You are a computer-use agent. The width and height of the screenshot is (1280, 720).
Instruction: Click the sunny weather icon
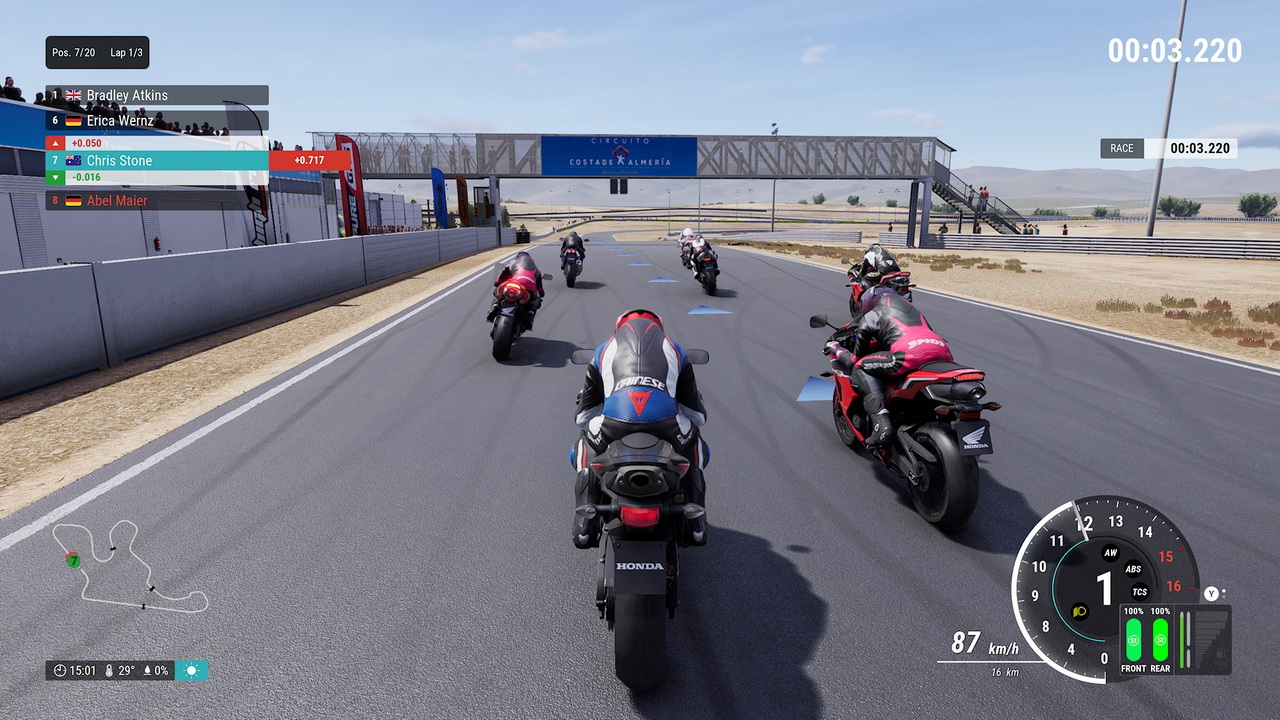point(192,670)
